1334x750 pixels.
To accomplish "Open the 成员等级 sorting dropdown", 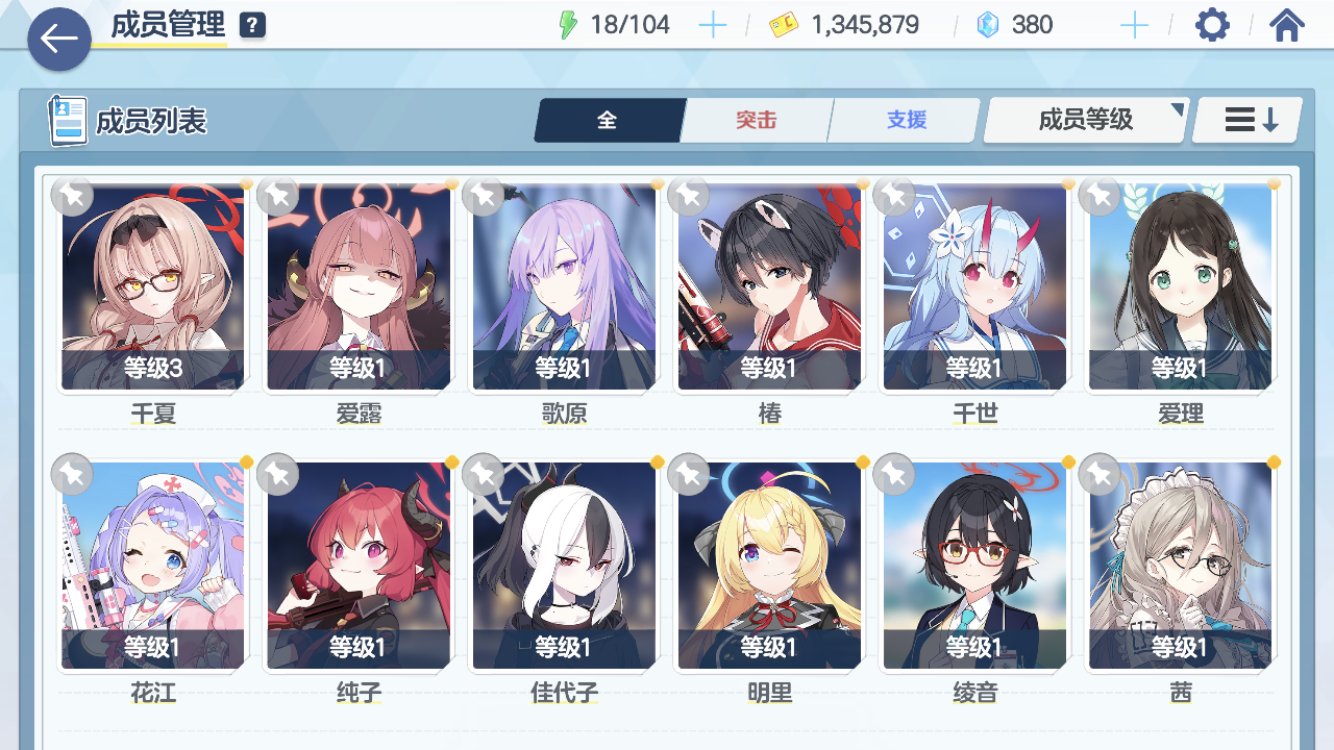I will point(1085,118).
